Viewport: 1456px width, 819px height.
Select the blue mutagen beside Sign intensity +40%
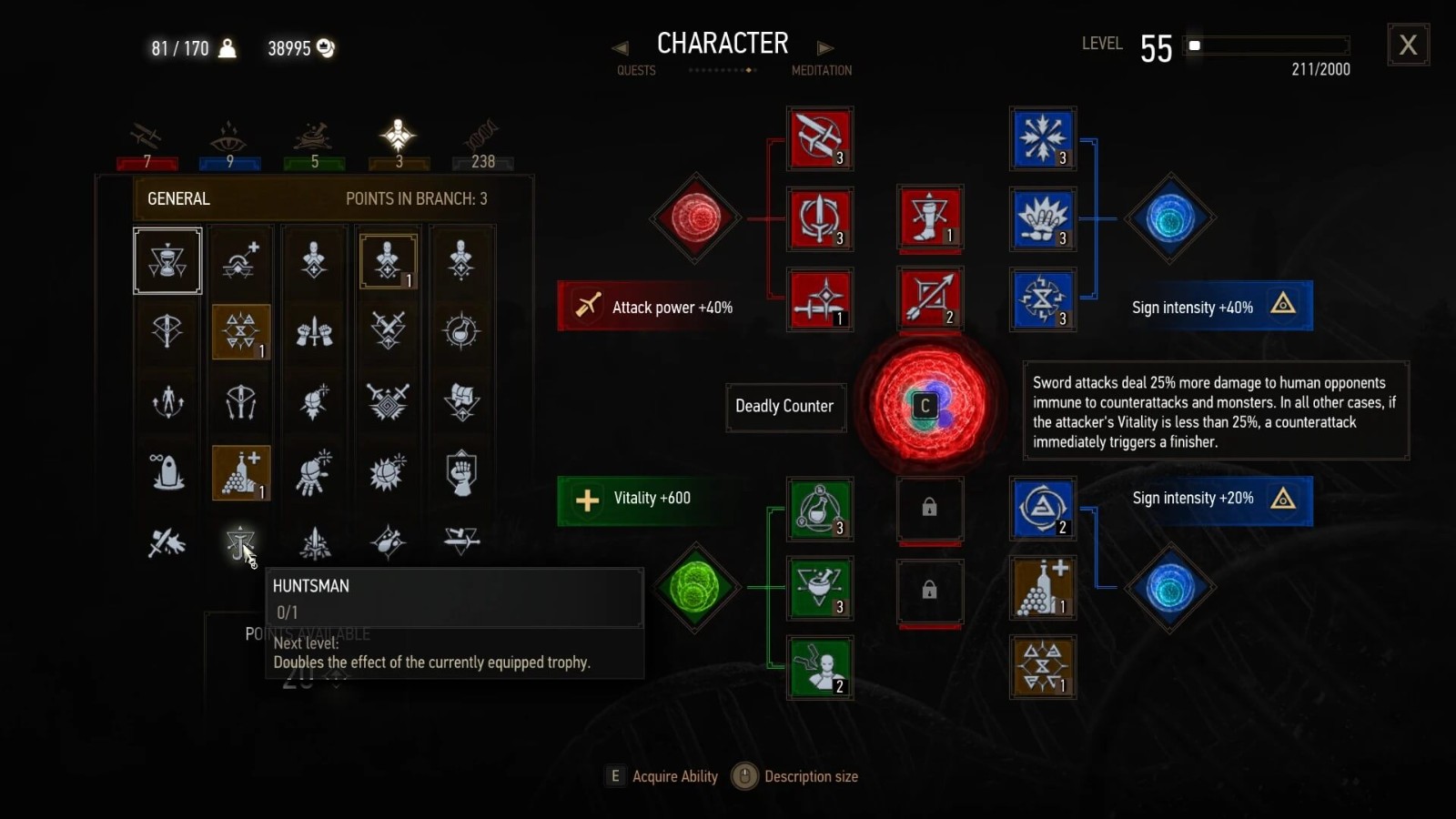point(1170,218)
